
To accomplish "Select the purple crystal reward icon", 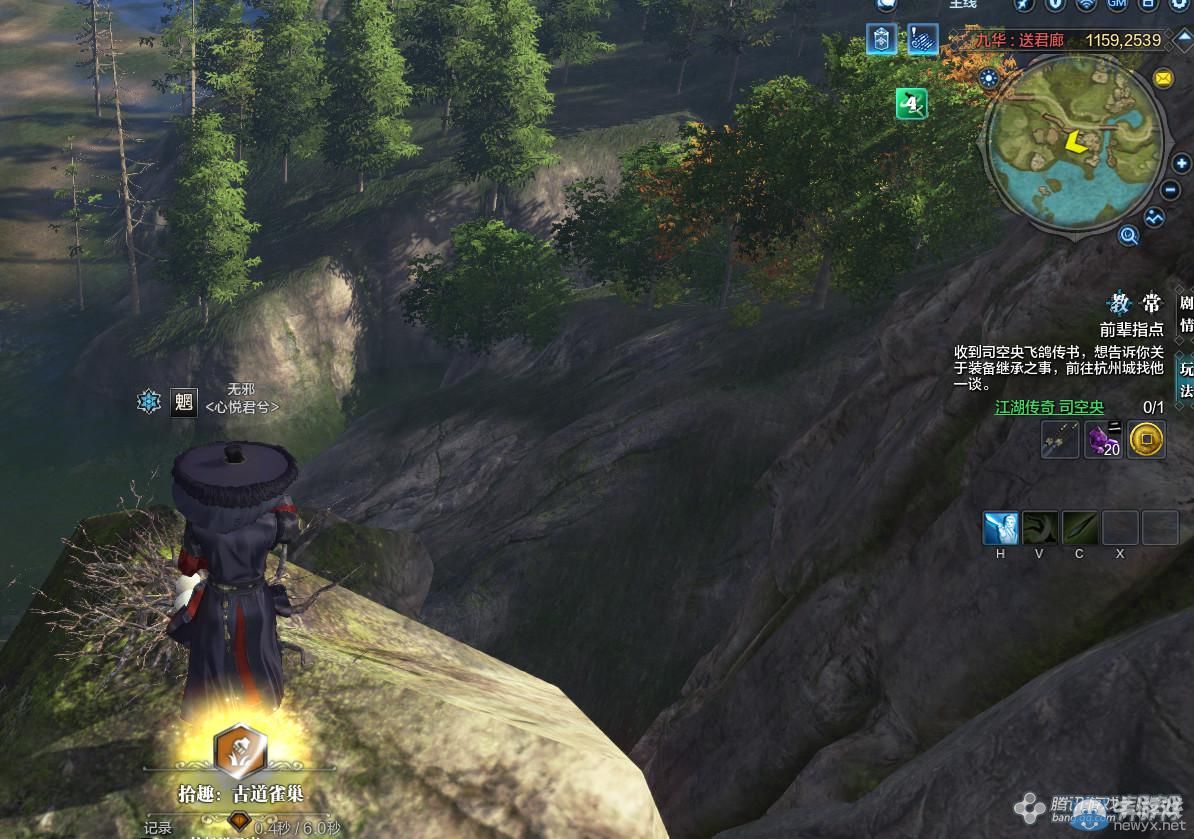I will [1103, 439].
